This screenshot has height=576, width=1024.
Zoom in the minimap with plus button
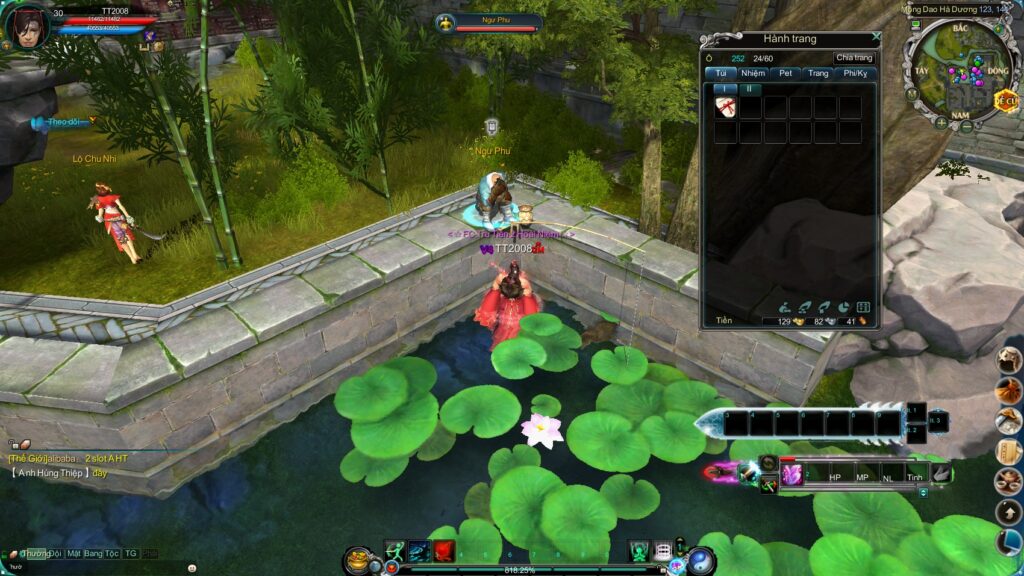(x=940, y=124)
